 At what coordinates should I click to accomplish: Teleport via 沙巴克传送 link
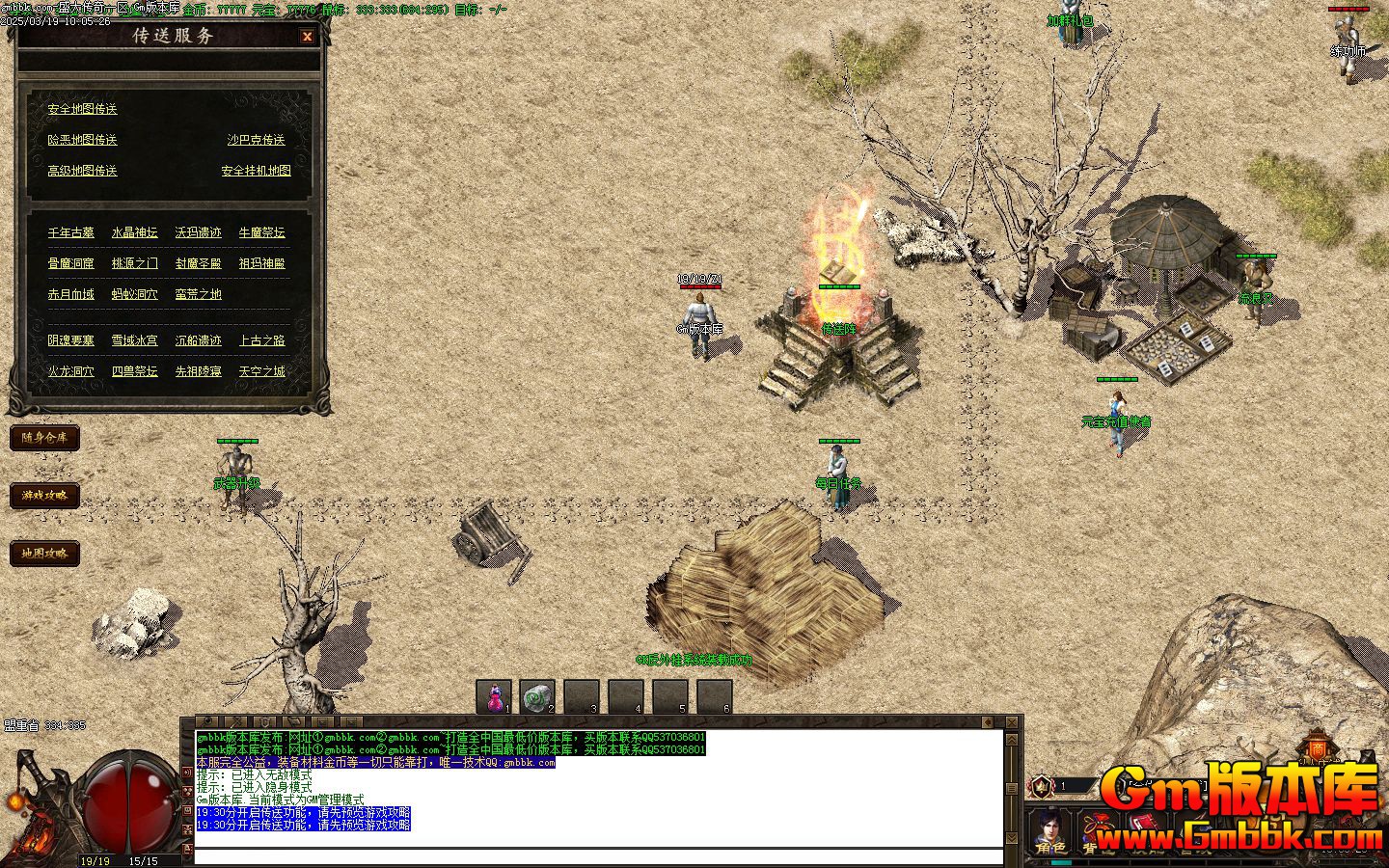click(256, 140)
